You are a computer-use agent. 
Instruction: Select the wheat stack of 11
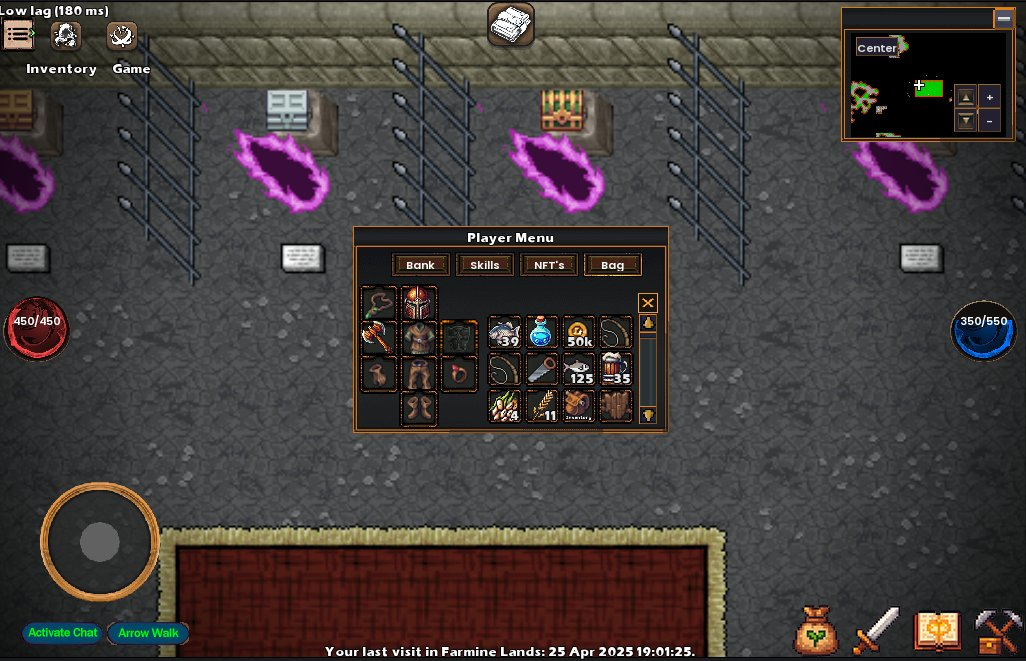(542, 406)
